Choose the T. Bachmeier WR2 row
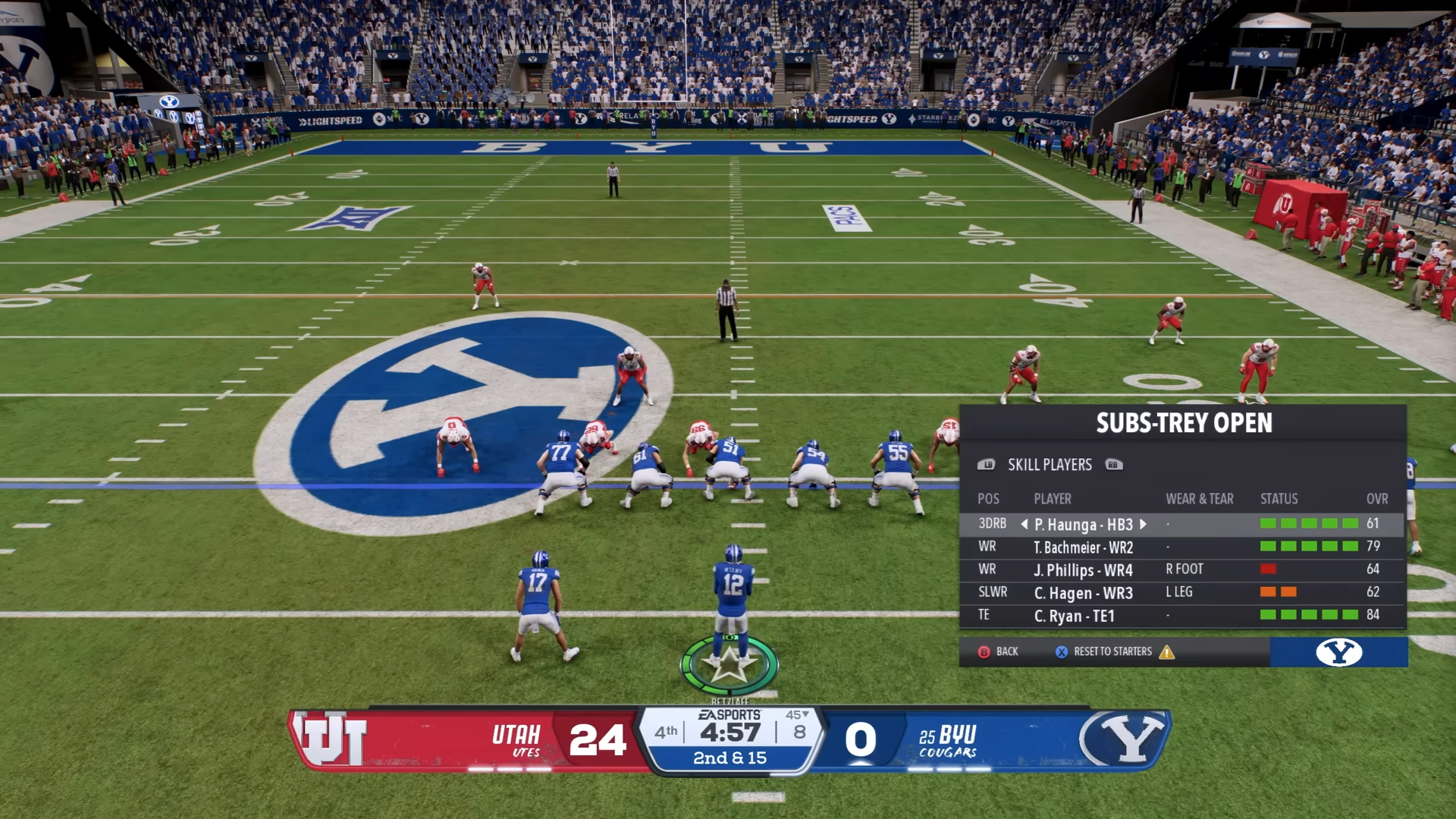This screenshot has height=819, width=1456. [x=1083, y=547]
